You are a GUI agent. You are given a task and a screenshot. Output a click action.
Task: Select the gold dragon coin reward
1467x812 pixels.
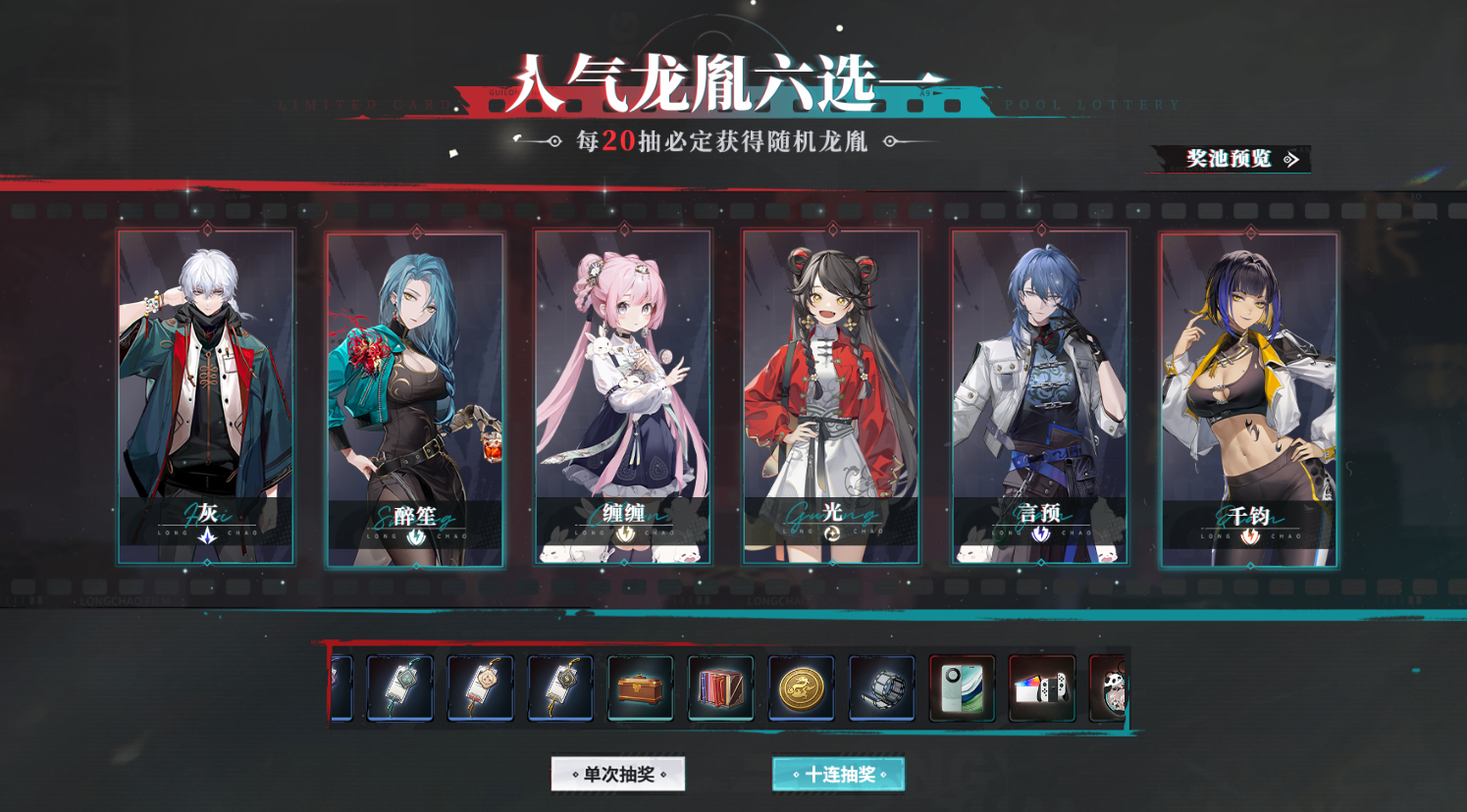pos(801,688)
